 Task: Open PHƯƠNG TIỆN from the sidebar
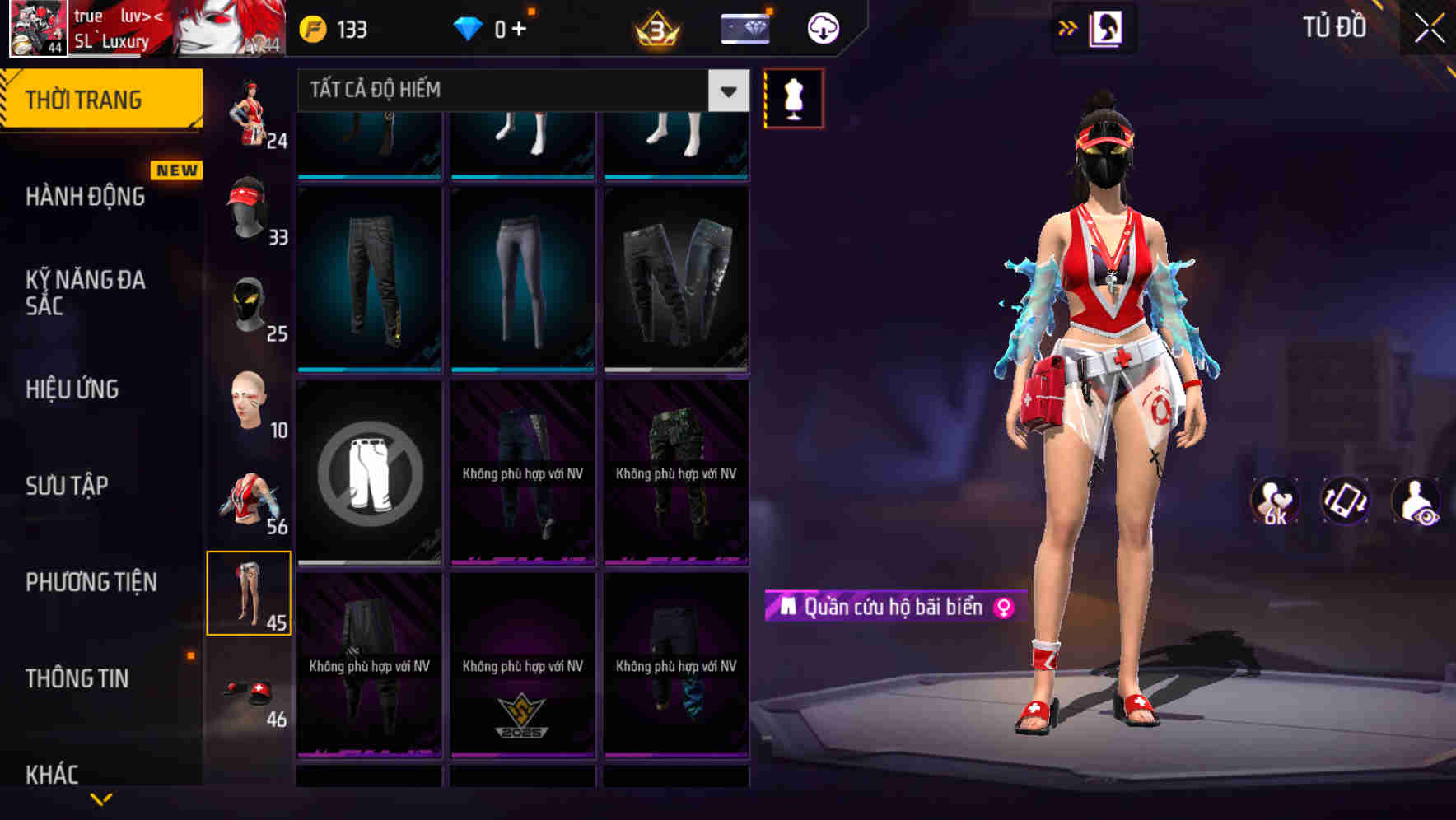click(92, 582)
